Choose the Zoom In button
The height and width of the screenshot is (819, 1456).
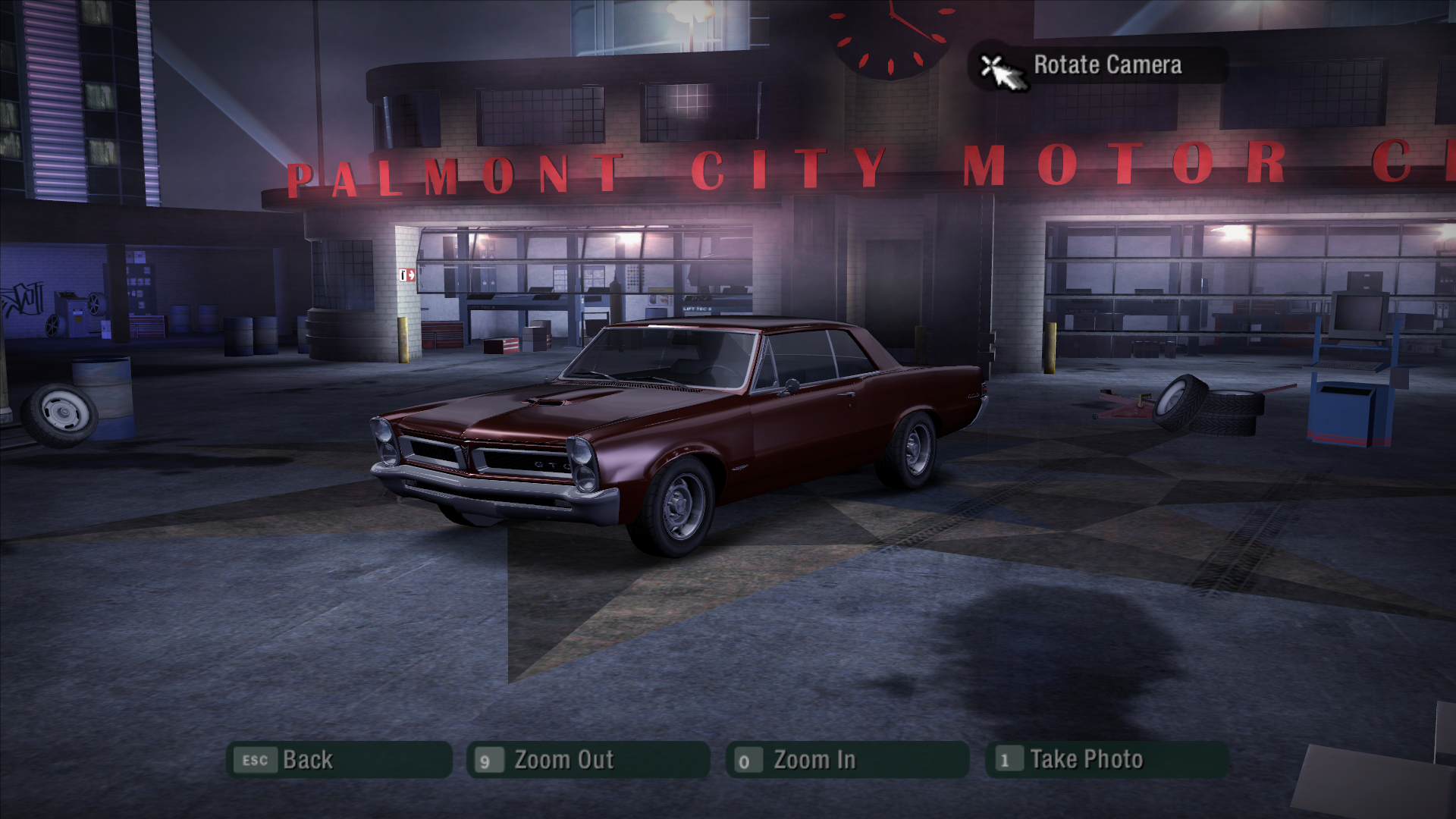846,760
